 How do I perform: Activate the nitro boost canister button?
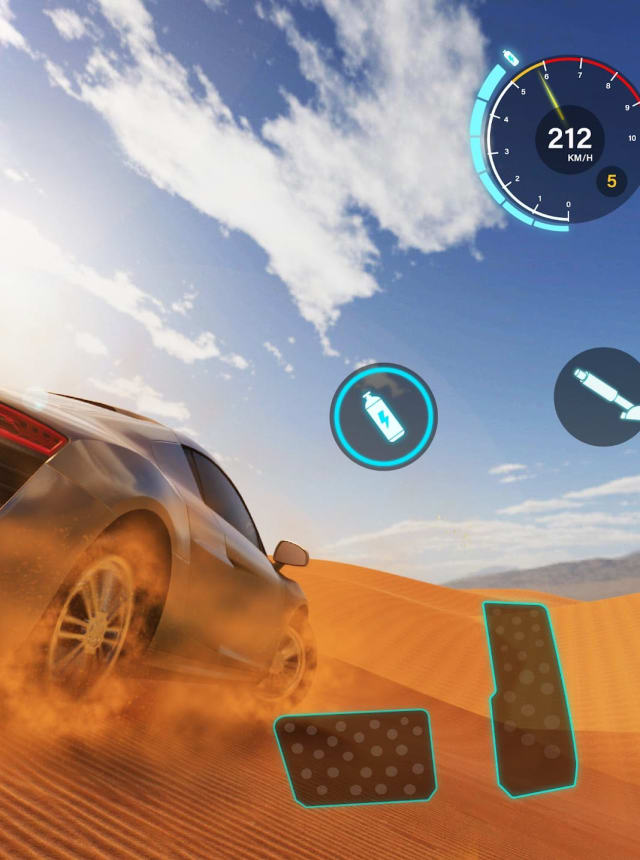click(384, 416)
